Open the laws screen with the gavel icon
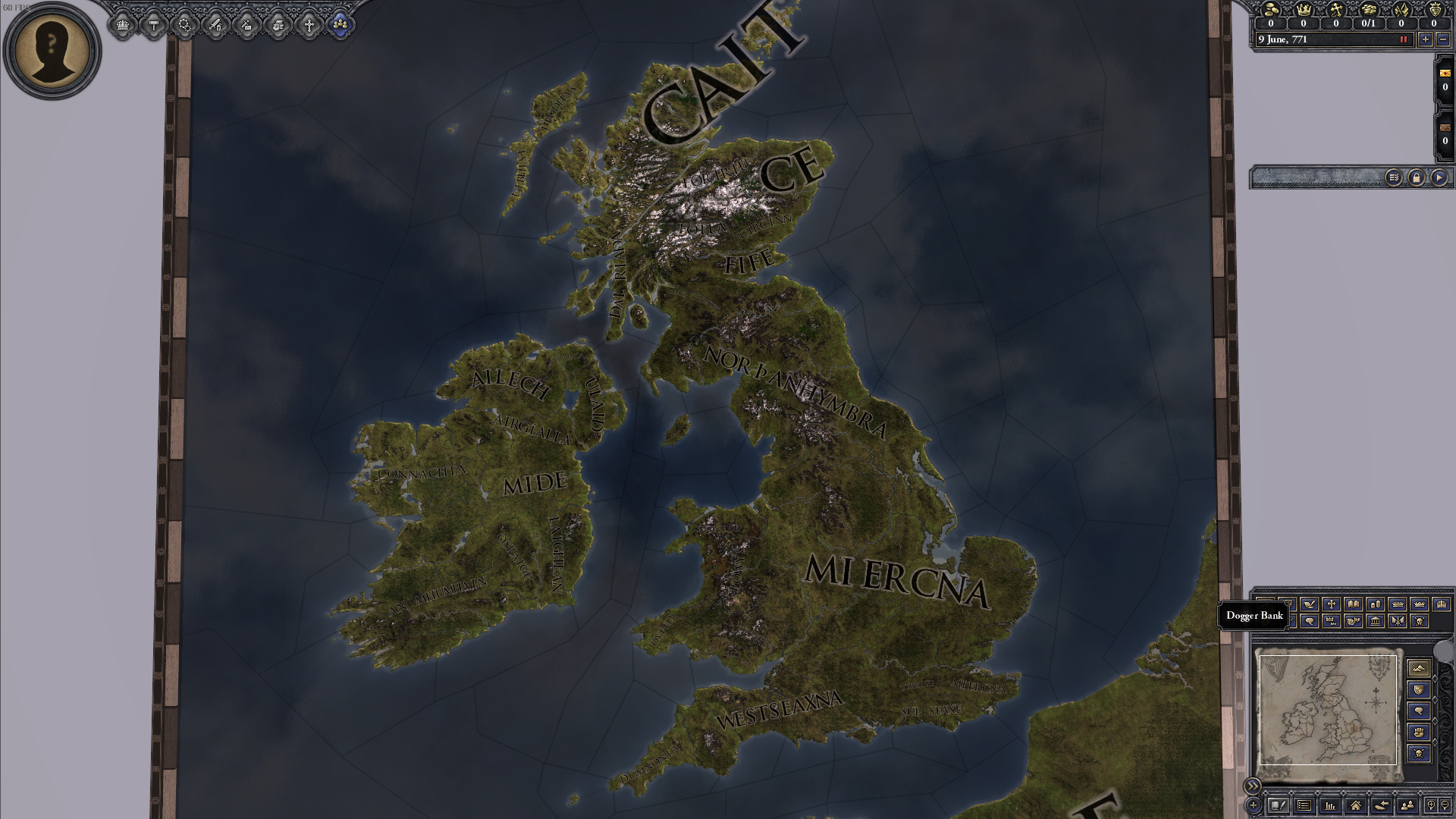 153,24
